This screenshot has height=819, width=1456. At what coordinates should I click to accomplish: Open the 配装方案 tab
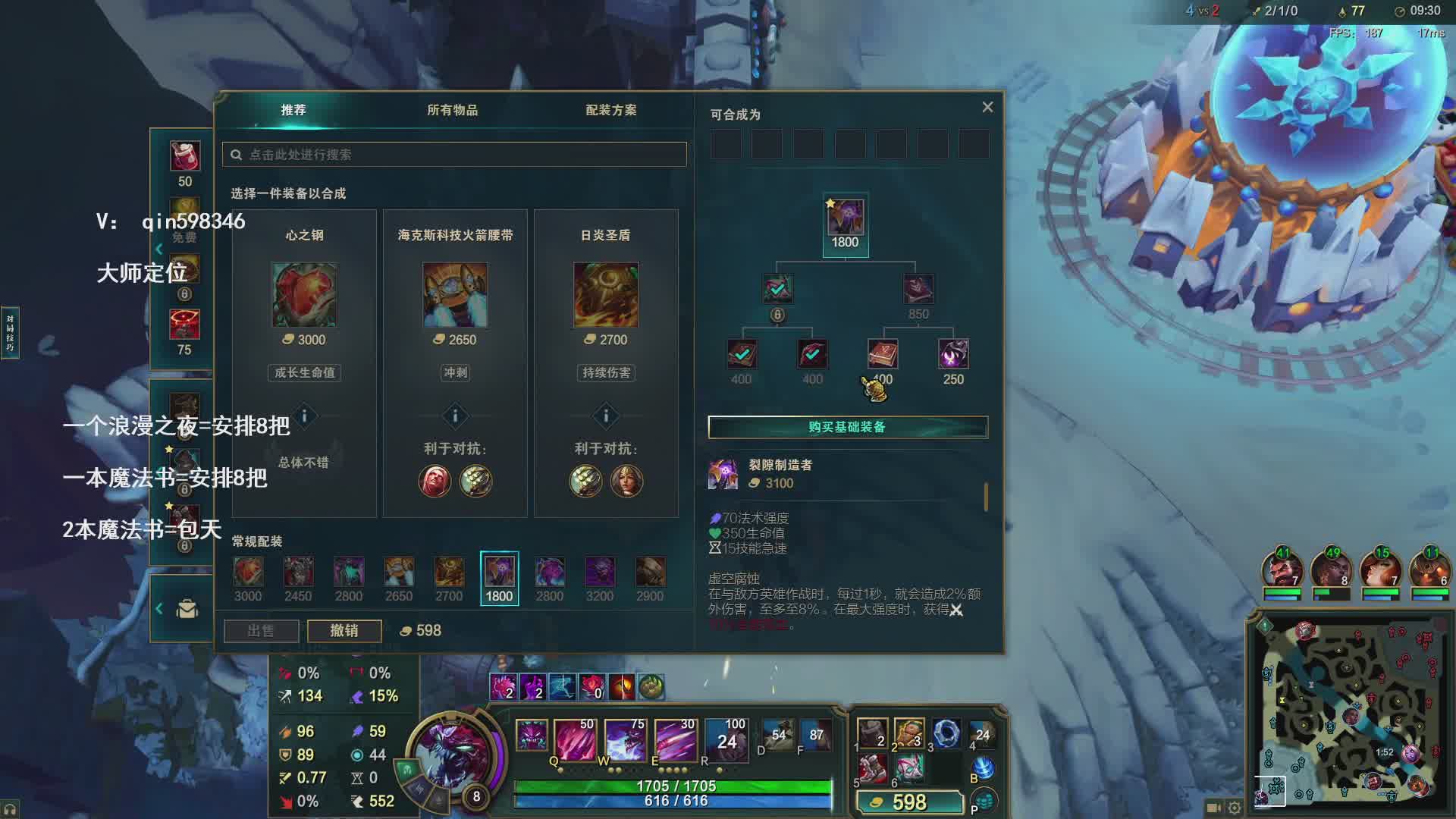click(x=610, y=110)
